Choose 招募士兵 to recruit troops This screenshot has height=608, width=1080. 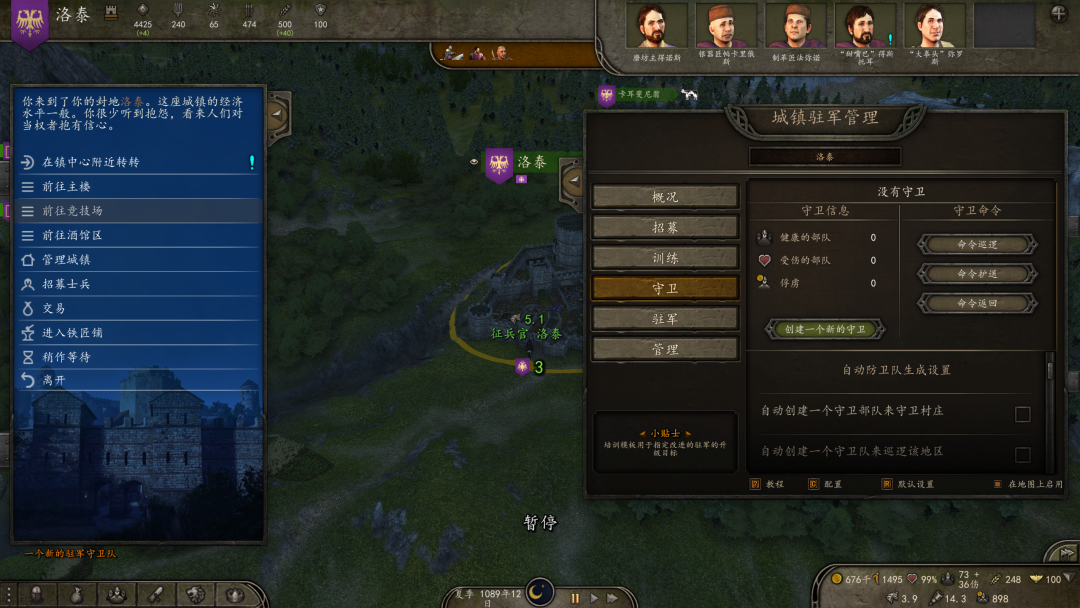(67, 284)
